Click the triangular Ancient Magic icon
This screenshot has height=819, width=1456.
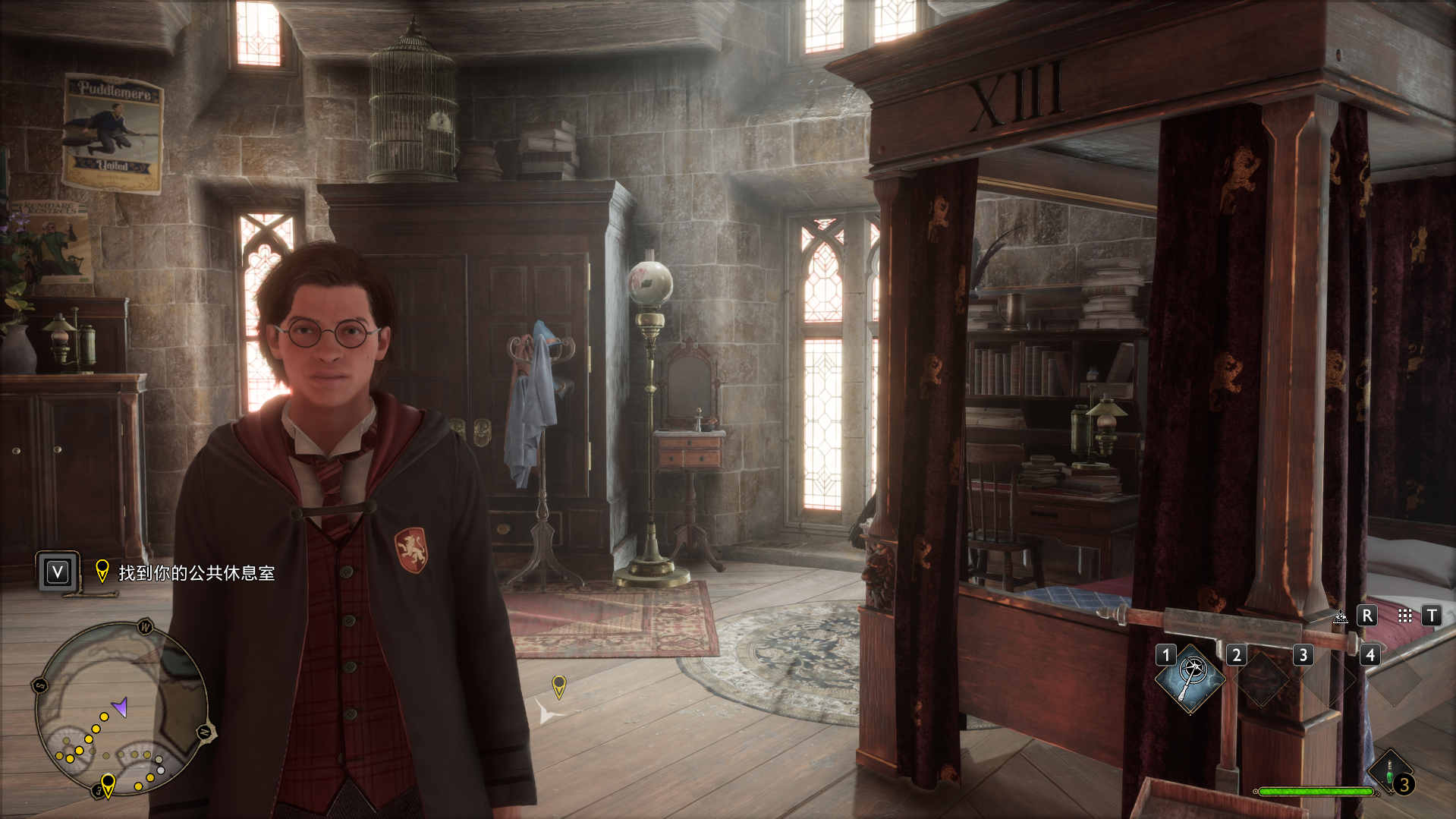pyautogui.click(x=1341, y=616)
